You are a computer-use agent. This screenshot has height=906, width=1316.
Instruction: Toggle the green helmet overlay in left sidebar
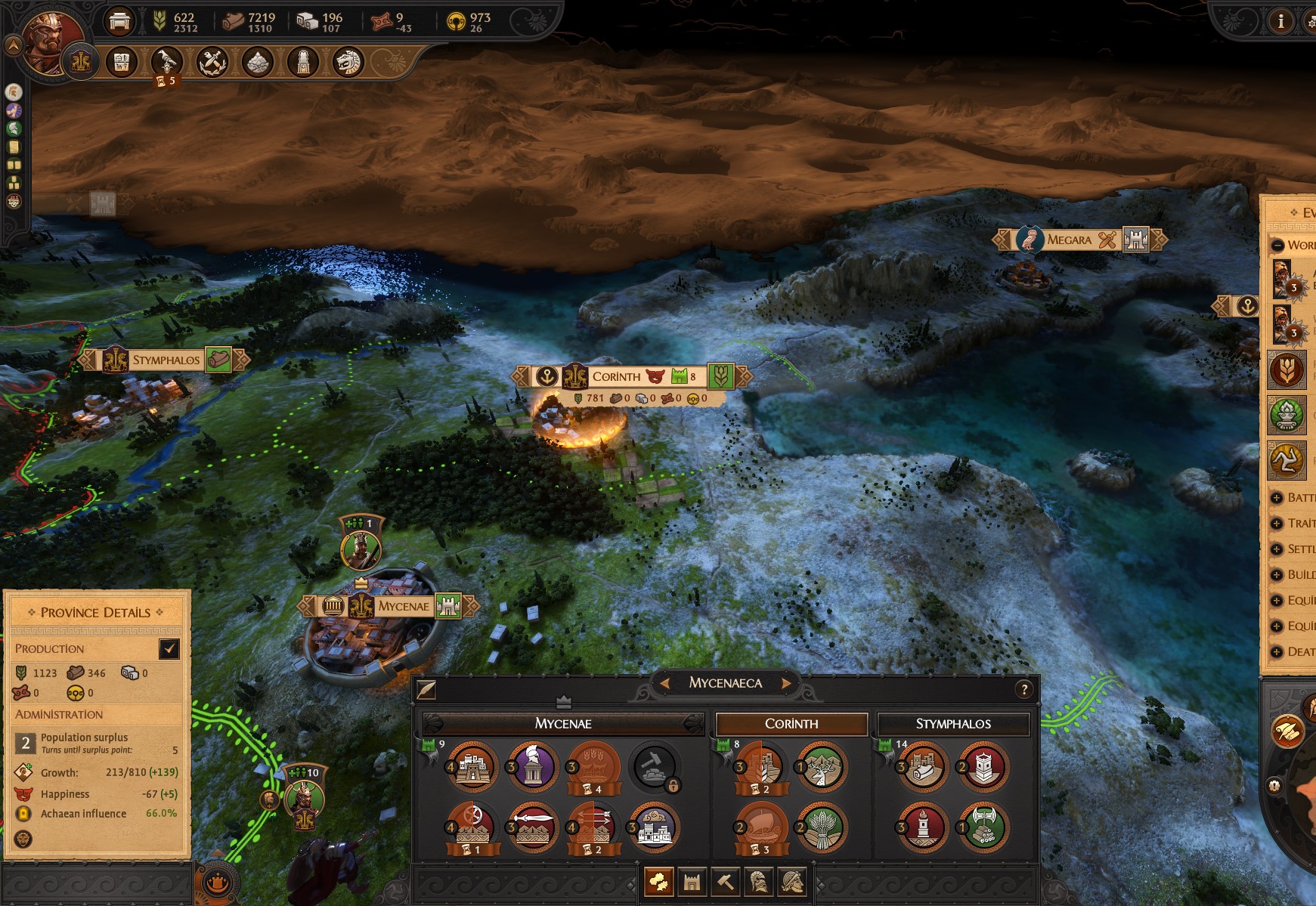click(14, 128)
